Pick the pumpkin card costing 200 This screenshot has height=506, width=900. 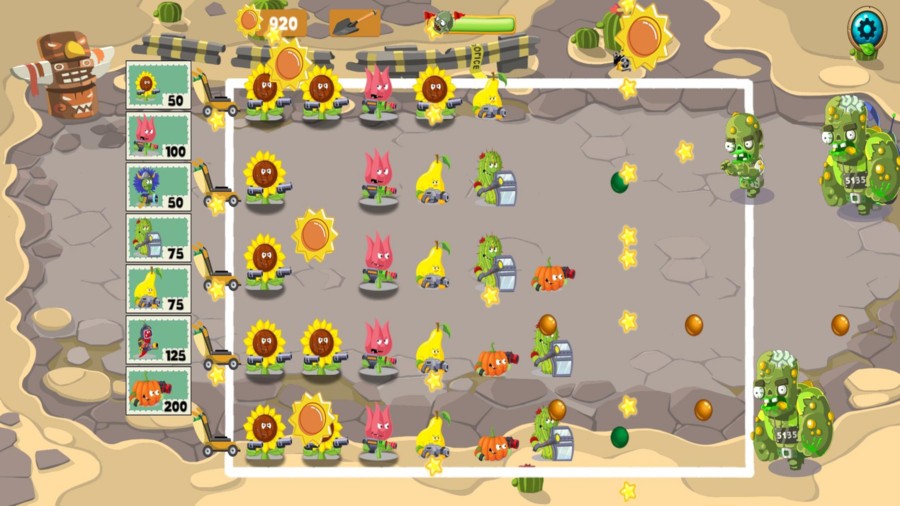pos(158,391)
